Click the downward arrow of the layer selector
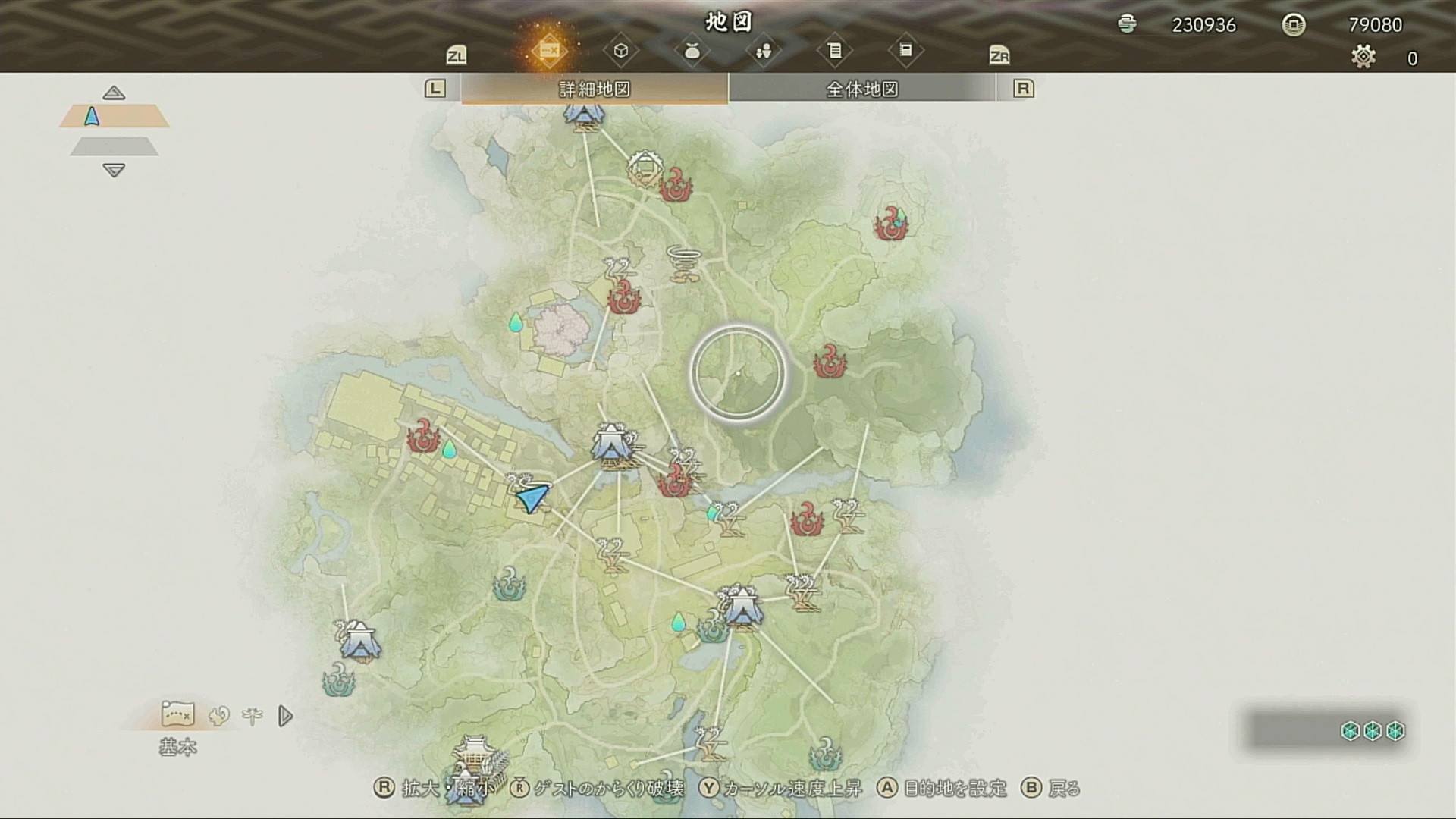The height and width of the screenshot is (819, 1456). [x=114, y=171]
